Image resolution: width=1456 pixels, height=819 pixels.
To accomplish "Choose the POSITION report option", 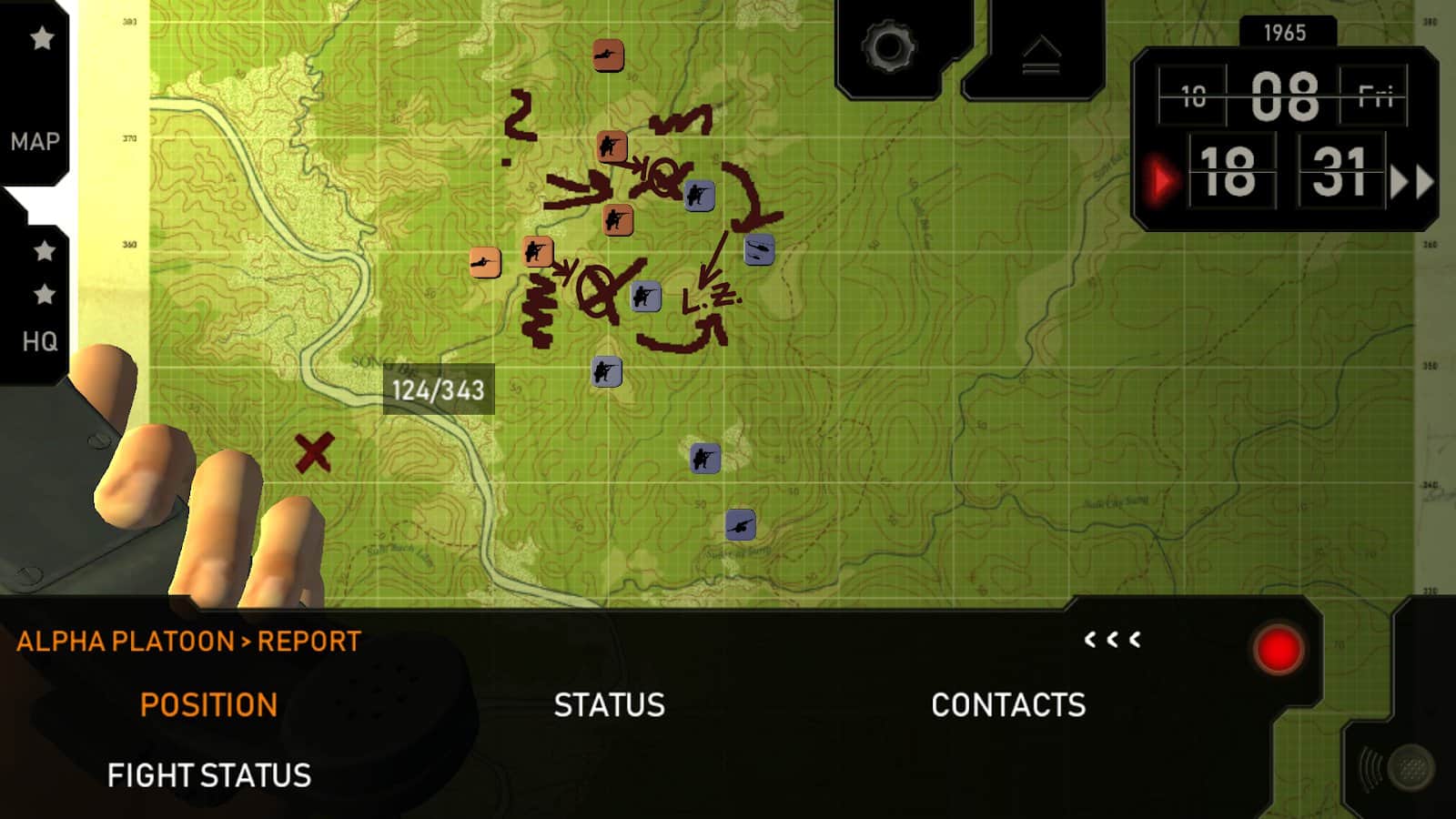I will 208,705.
